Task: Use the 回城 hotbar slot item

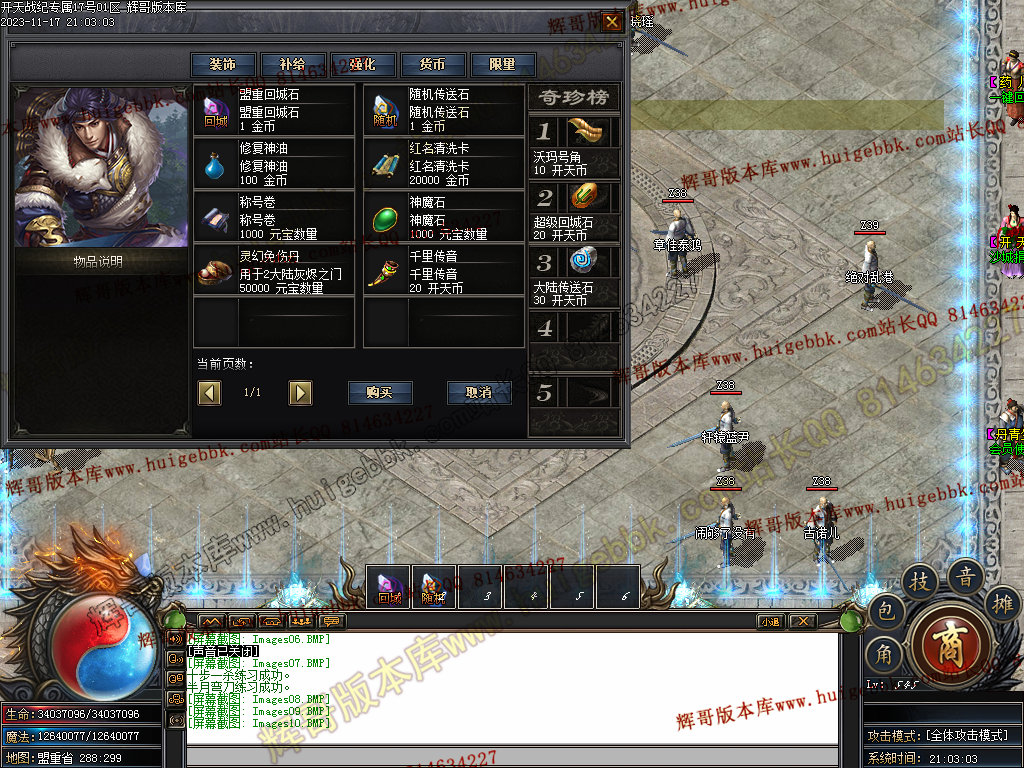Action: (x=389, y=586)
